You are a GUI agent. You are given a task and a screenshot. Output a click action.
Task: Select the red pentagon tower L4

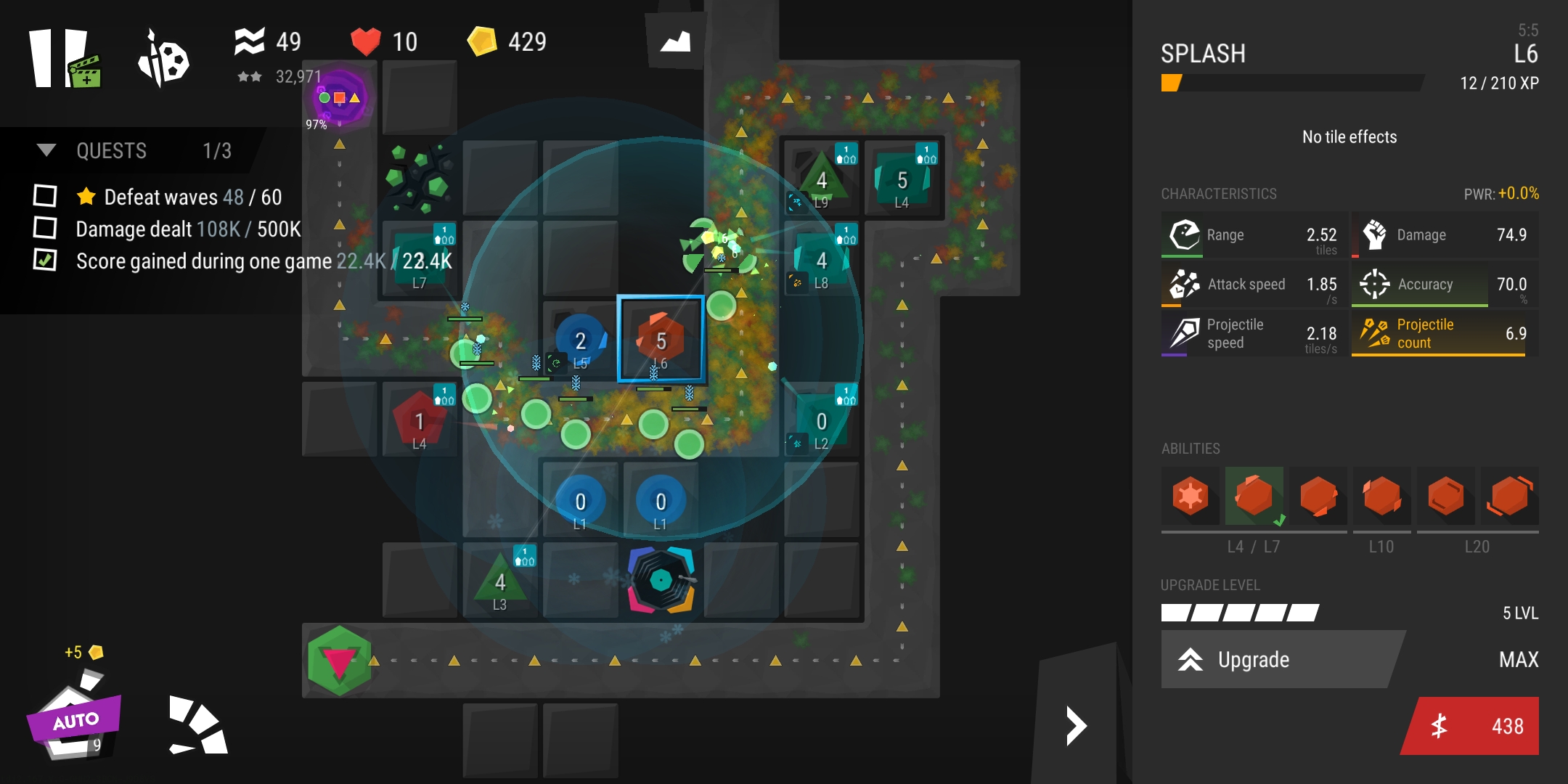pos(419,421)
